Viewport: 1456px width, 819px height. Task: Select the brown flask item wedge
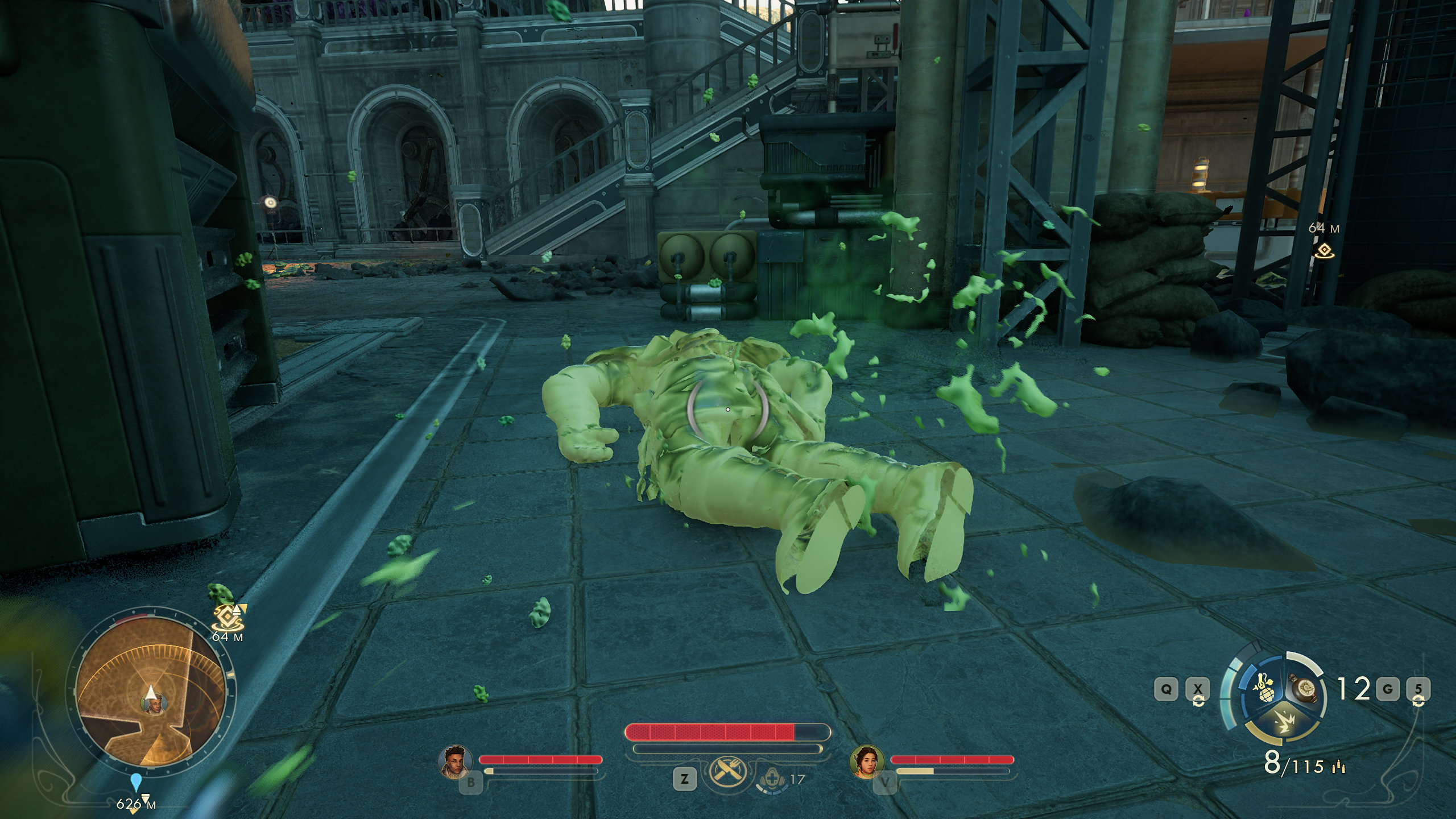(x=1303, y=689)
